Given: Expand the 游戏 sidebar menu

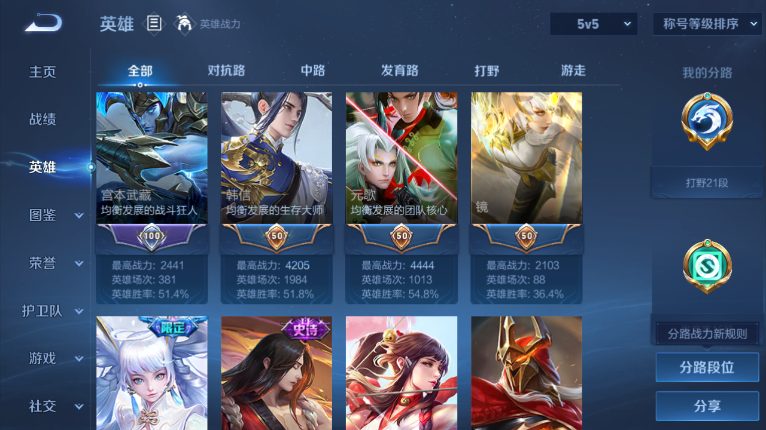Looking at the screenshot, I should pos(48,358).
